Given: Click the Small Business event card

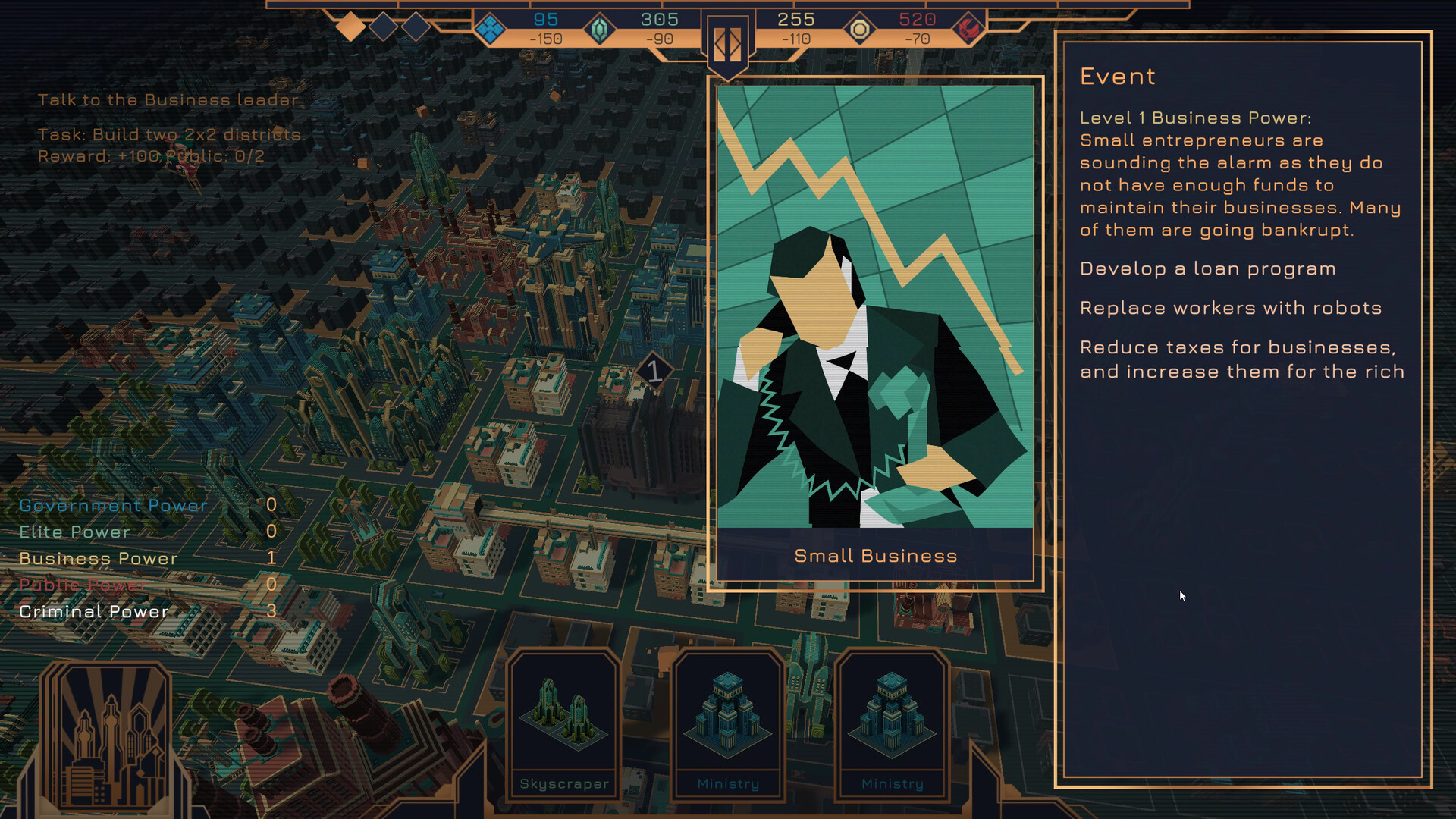Looking at the screenshot, I should [x=875, y=334].
